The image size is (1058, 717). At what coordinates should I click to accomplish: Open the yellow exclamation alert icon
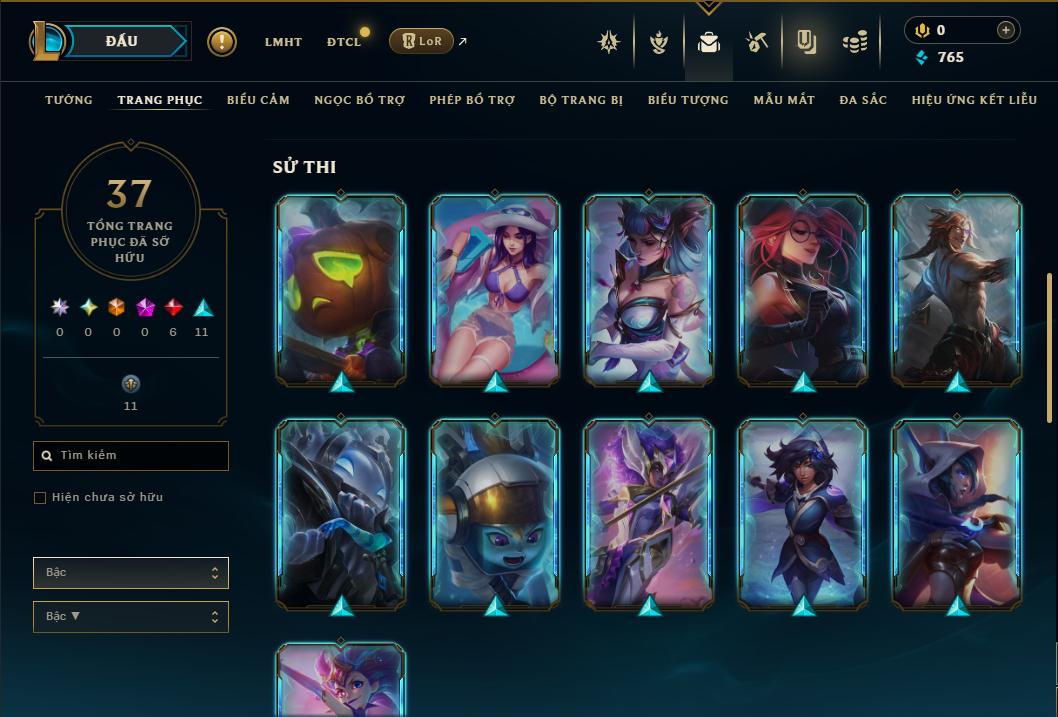pyautogui.click(x=222, y=42)
